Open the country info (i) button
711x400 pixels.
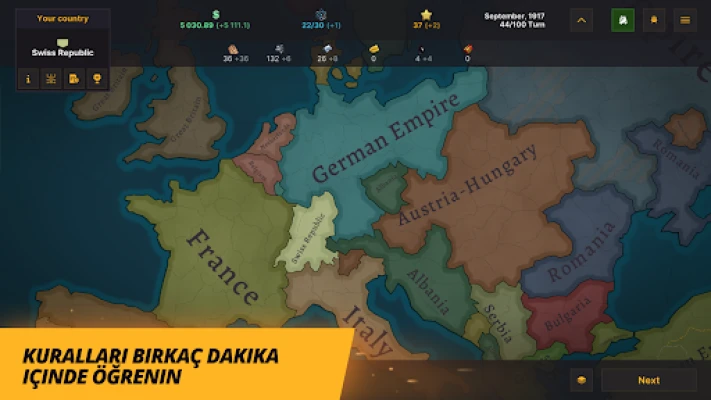coord(28,78)
